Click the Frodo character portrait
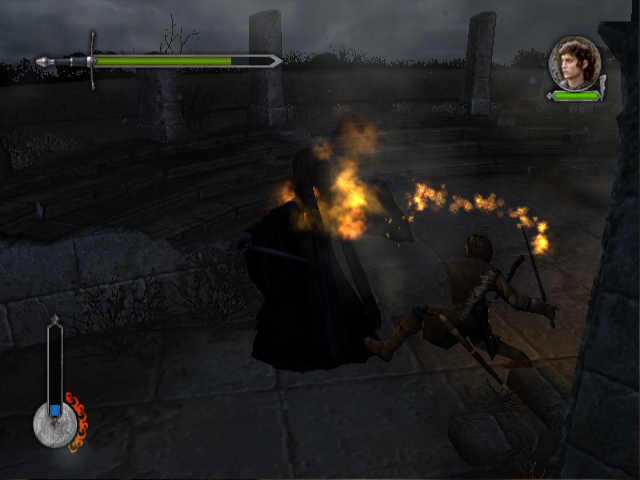The width and height of the screenshot is (640, 480). (x=575, y=62)
